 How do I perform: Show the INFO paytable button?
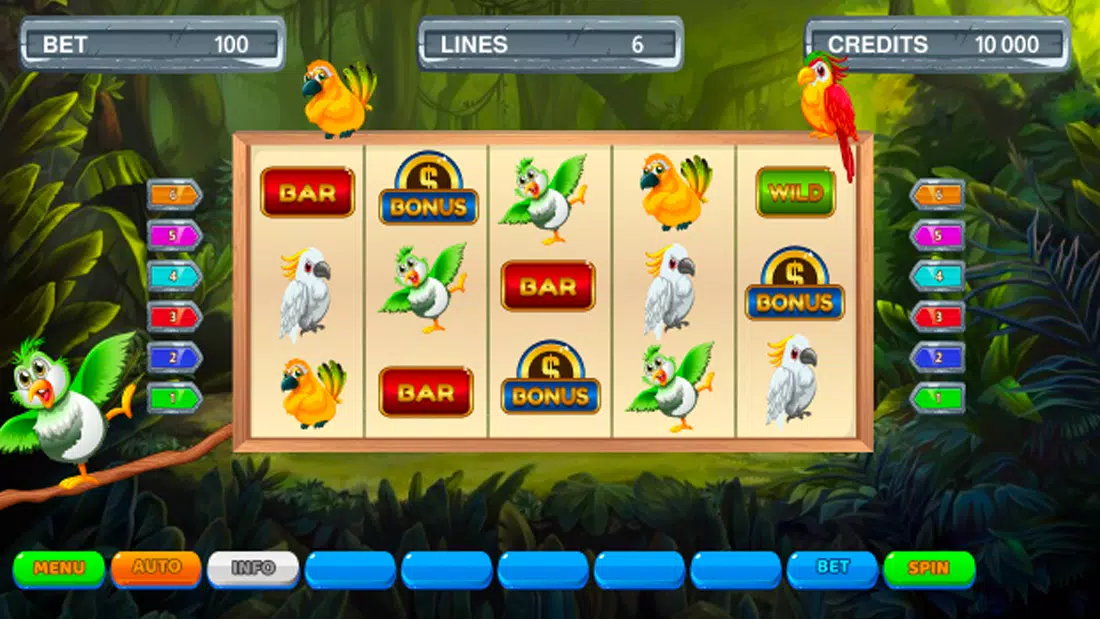[253, 568]
